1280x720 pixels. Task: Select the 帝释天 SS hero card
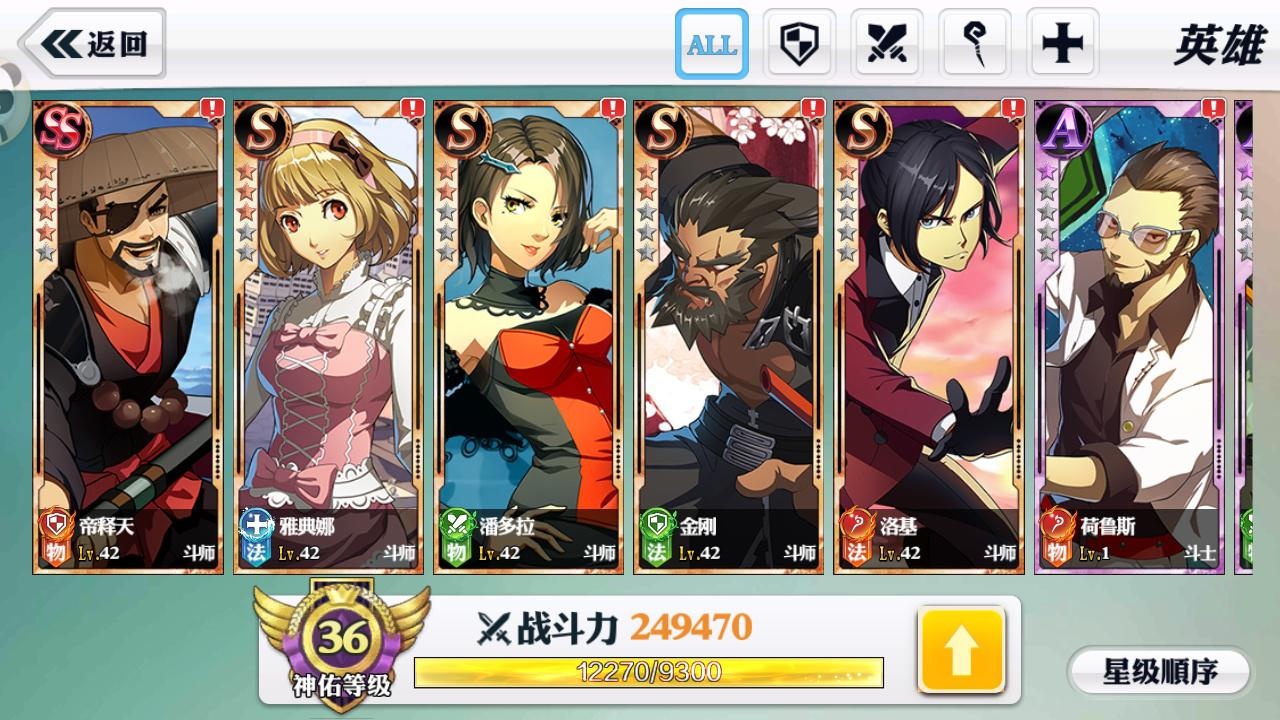[128, 336]
